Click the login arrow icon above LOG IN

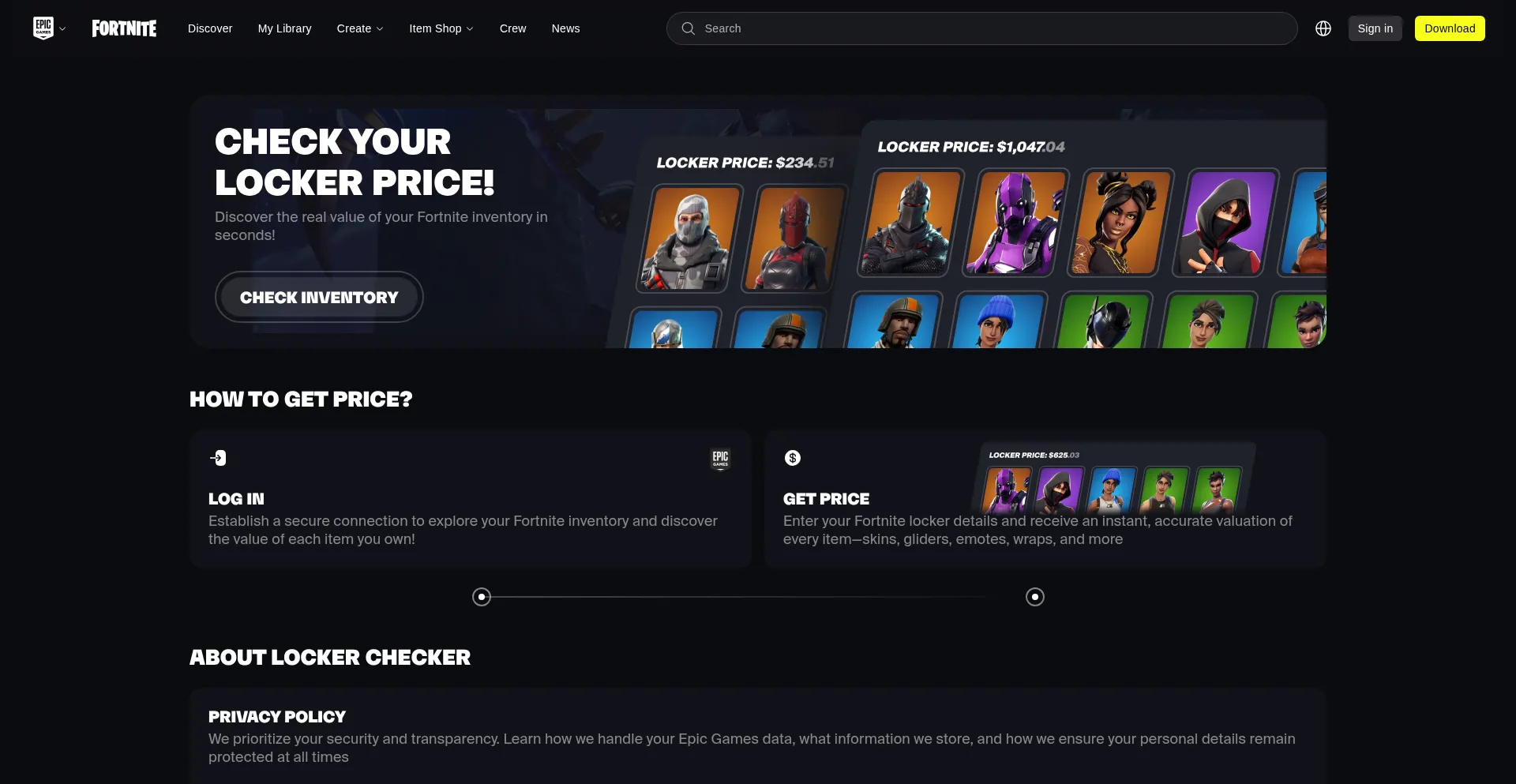(218, 458)
